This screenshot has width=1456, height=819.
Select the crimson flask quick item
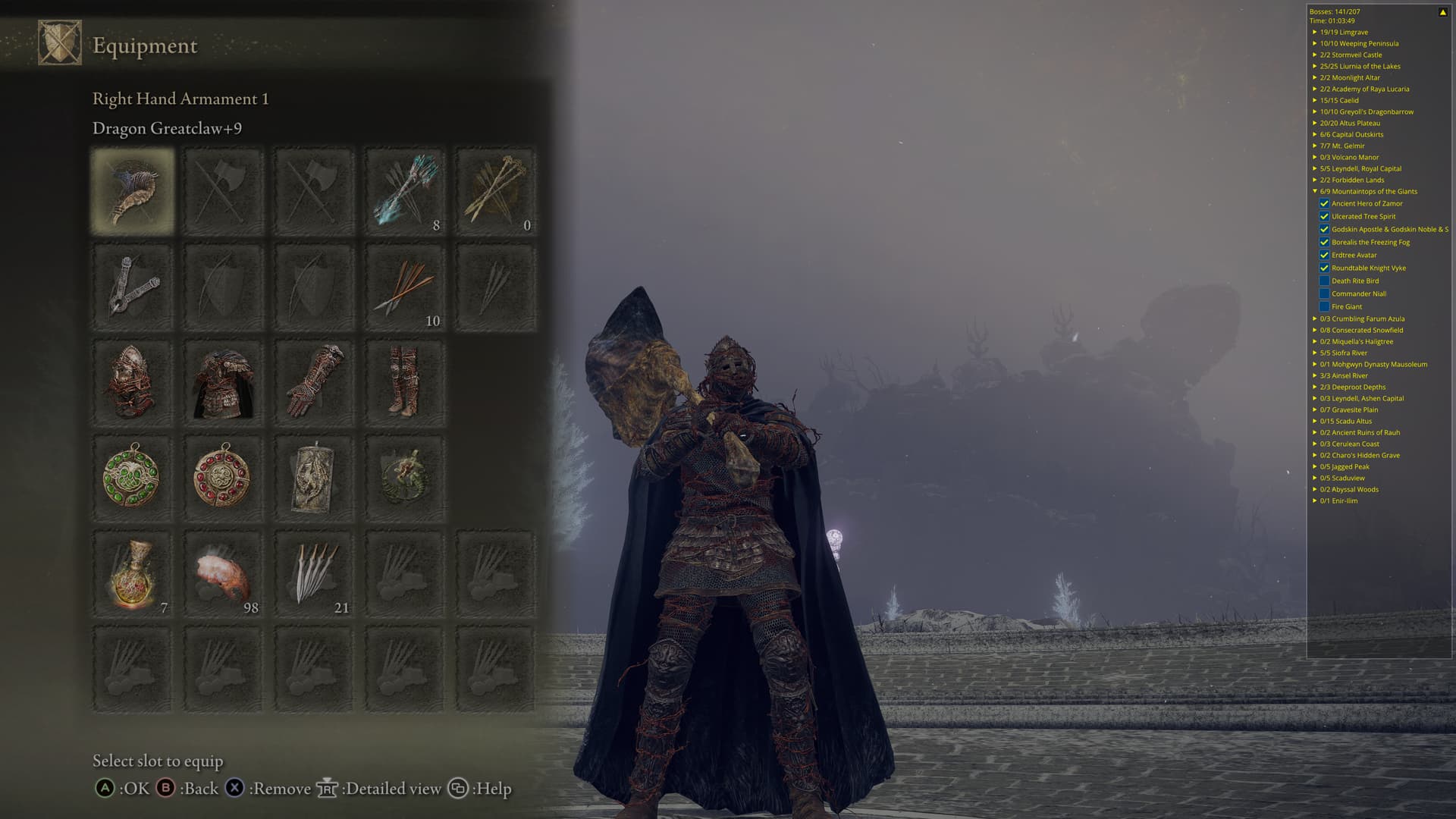coord(133,574)
